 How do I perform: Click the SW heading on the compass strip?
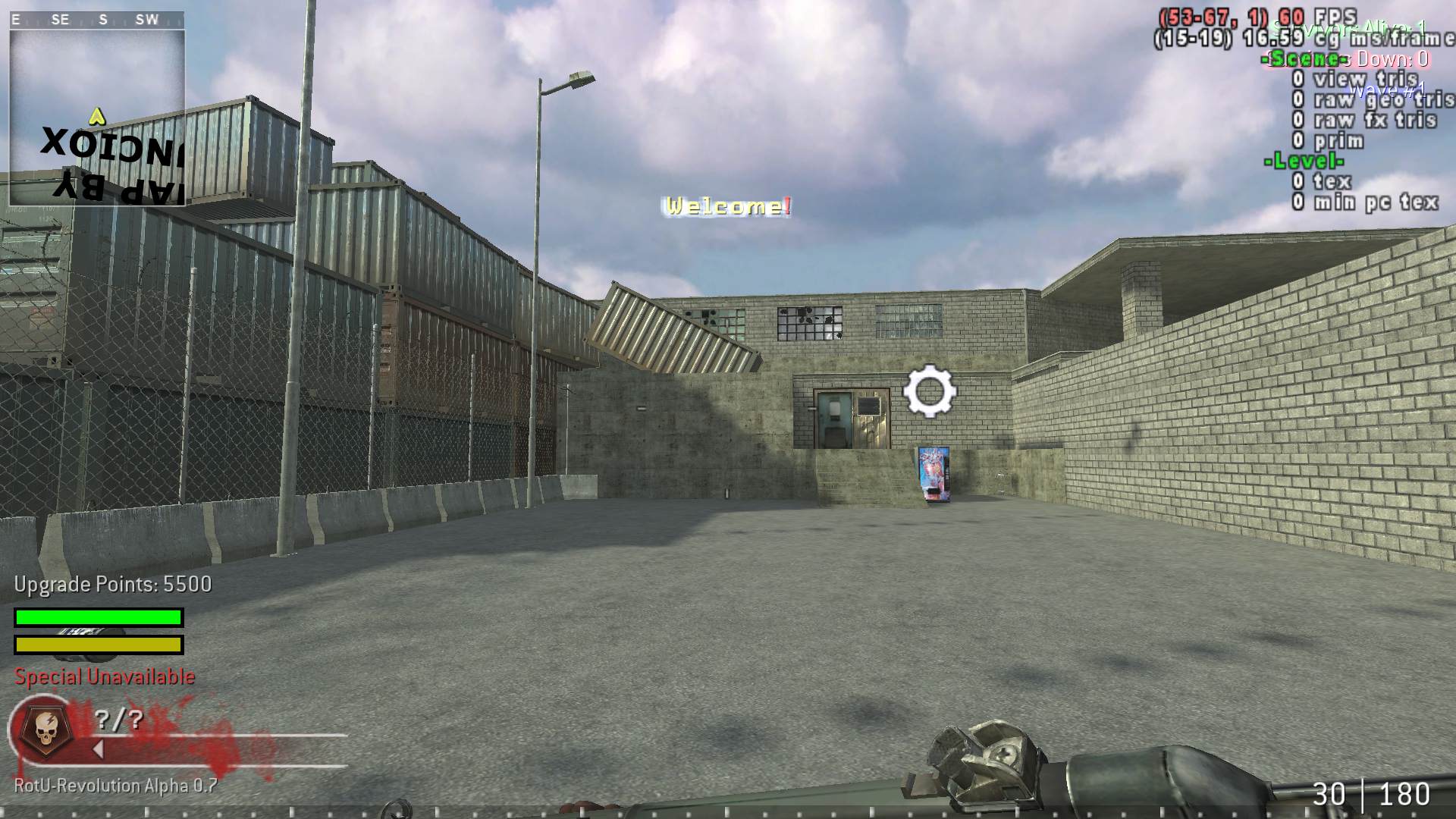coord(149,19)
